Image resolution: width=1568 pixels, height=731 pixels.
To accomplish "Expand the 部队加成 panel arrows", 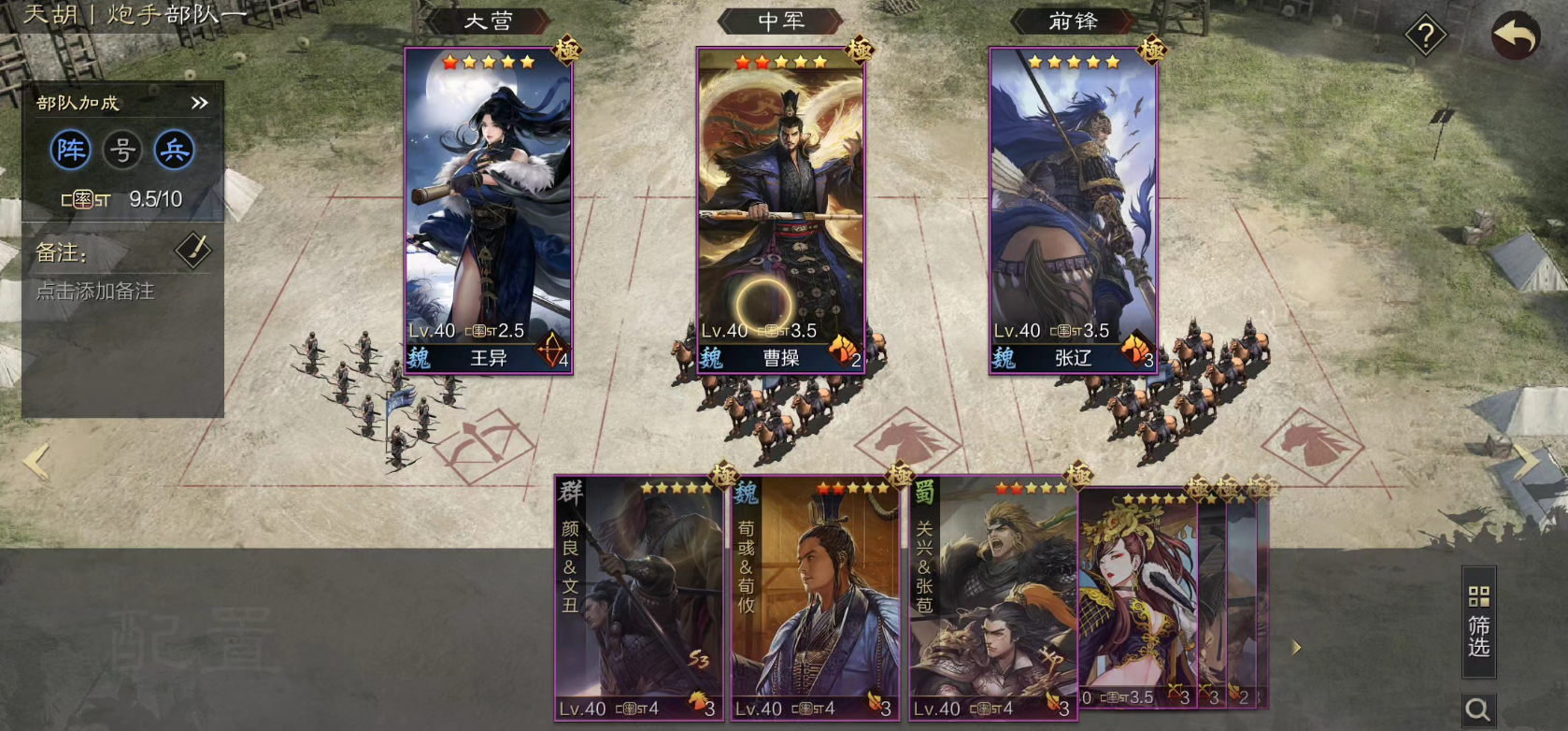I will point(199,103).
